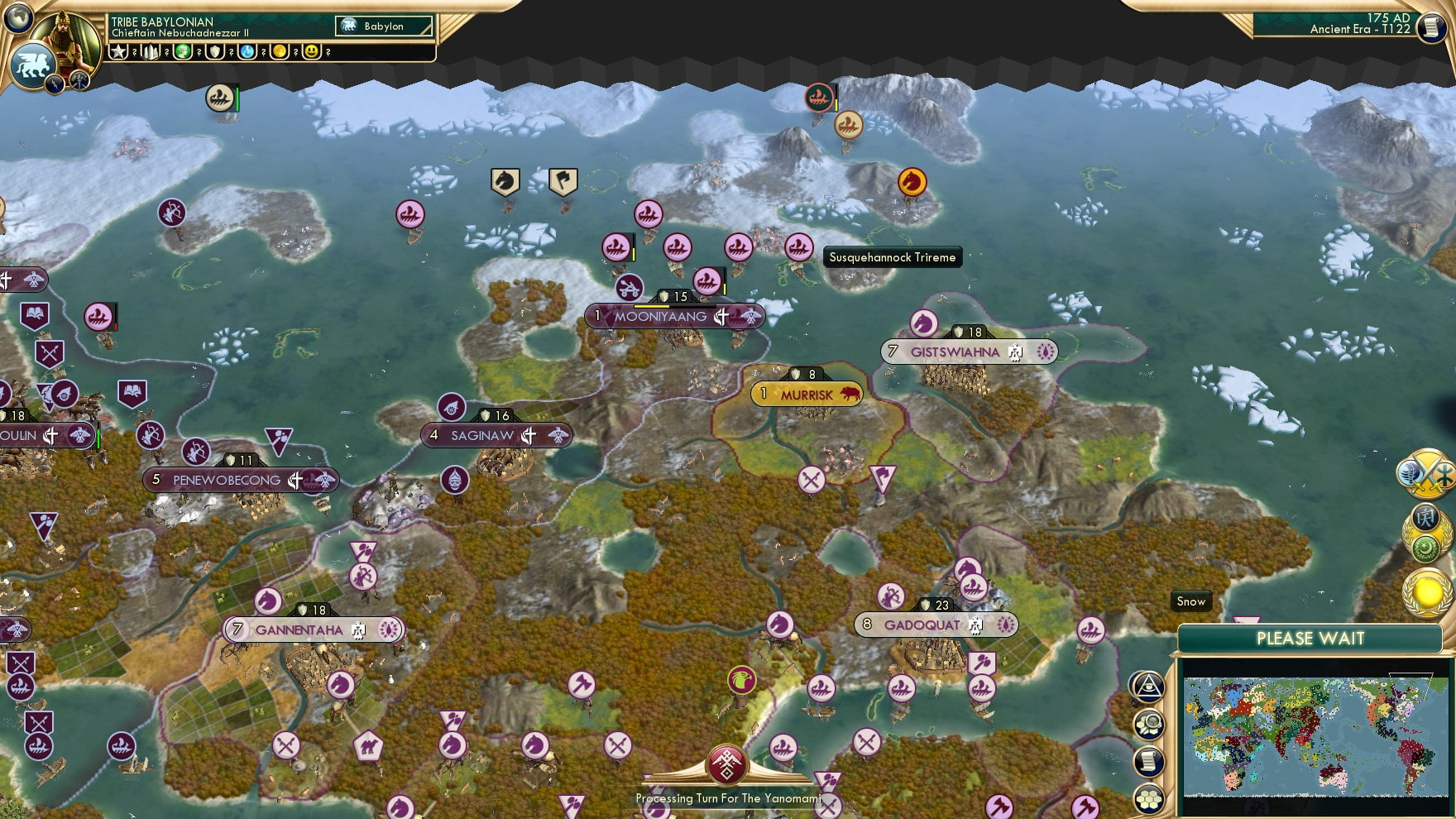Select the Susquehannock Trireme unit icon

pos(799,248)
